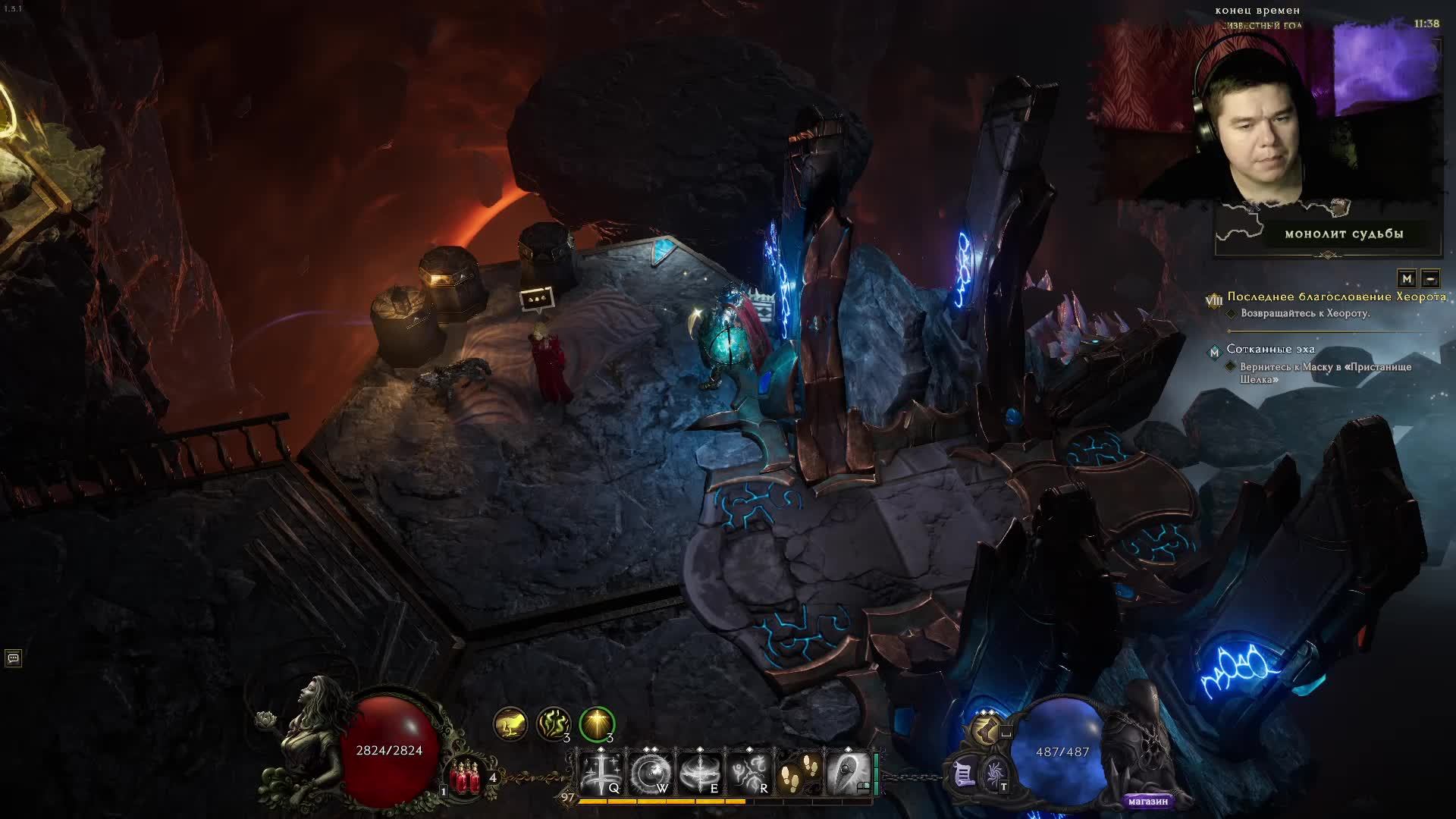
Task: Select quest Последнее благословение Хеорота
Action: [1336, 297]
